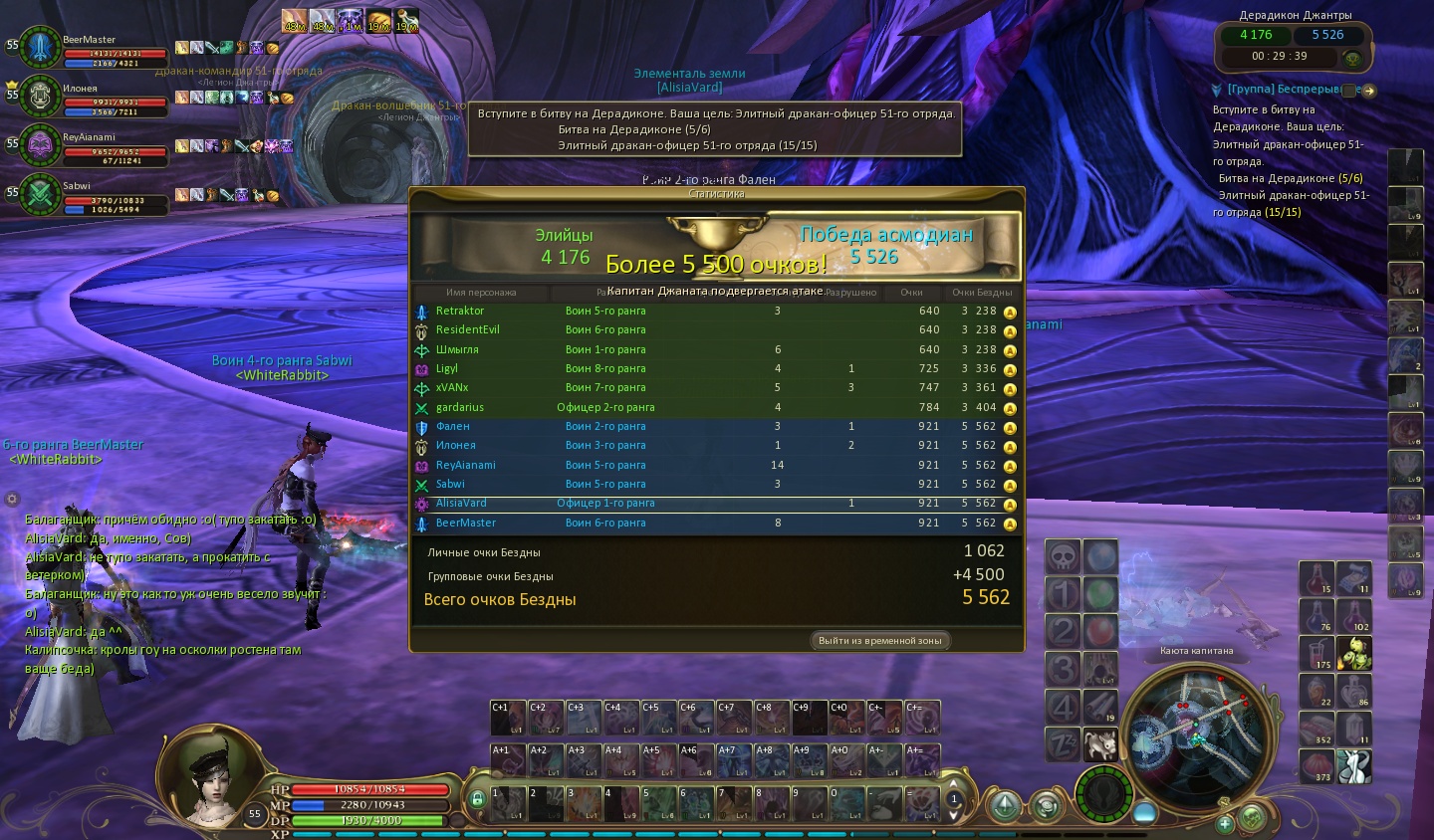Activate the skill in slot C+1
1434x840 pixels.
pyautogui.click(x=508, y=718)
